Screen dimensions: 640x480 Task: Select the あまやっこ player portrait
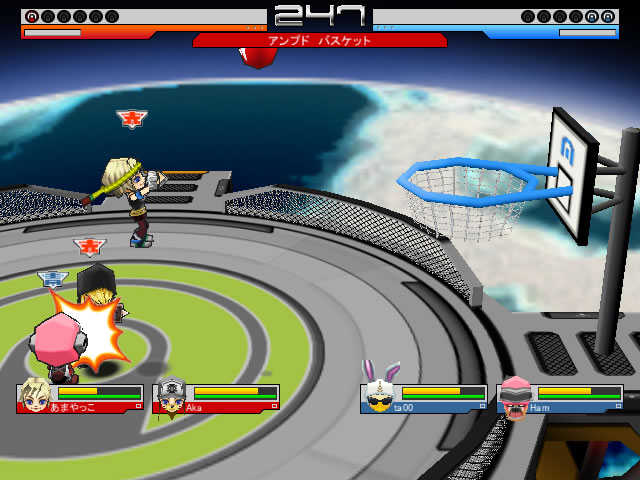tap(33, 396)
